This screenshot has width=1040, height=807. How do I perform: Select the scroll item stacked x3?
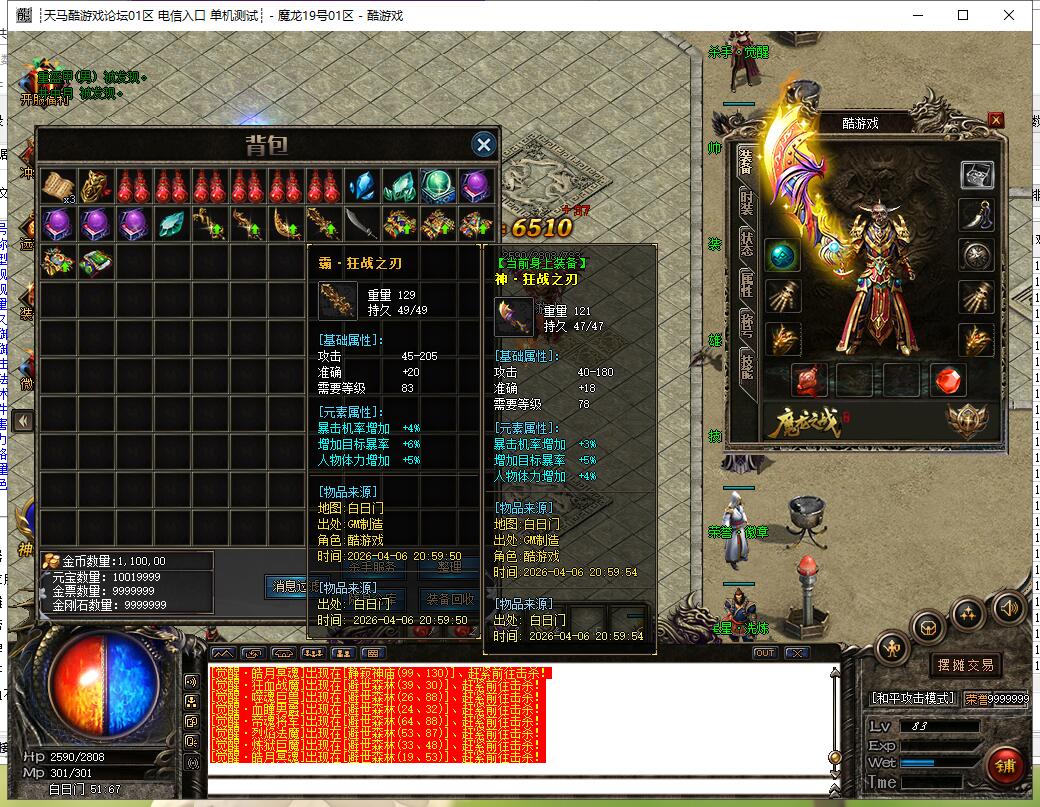[57, 186]
